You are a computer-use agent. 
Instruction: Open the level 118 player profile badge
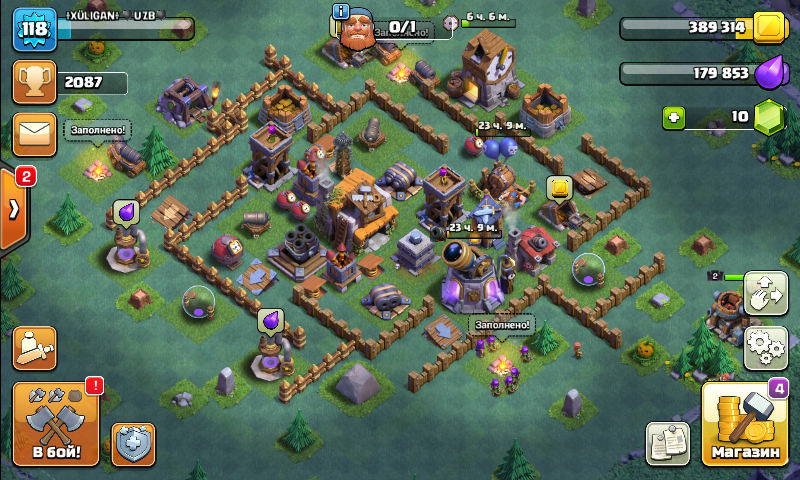[32, 28]
